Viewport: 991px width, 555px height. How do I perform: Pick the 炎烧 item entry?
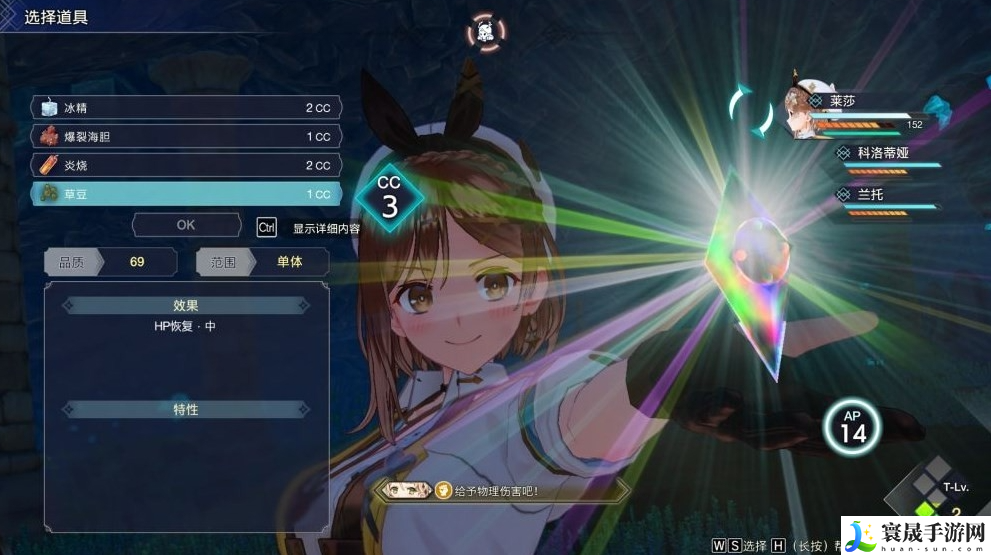(187, 165)
